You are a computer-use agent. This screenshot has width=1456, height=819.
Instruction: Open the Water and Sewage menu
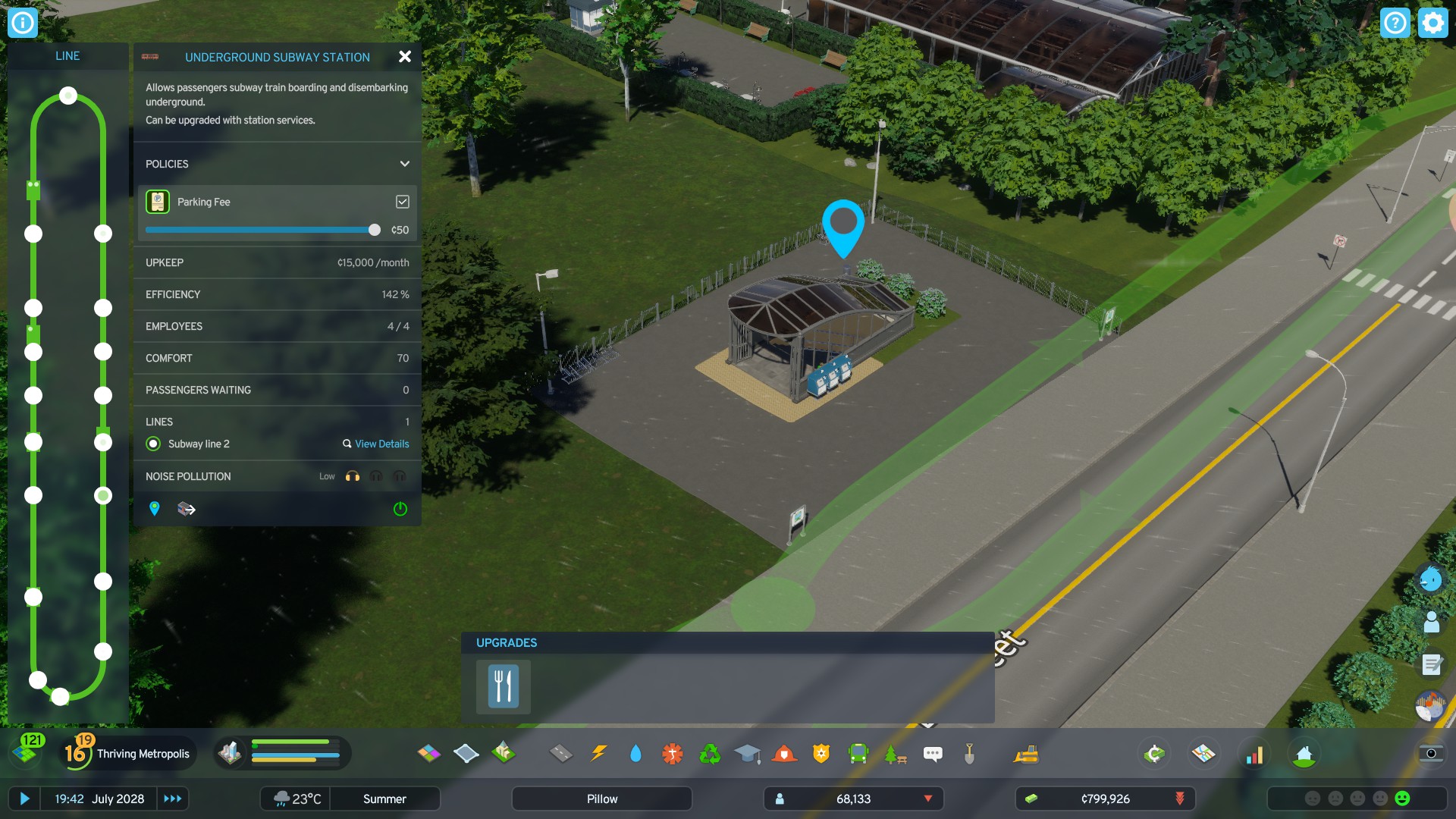coord(635,754)
